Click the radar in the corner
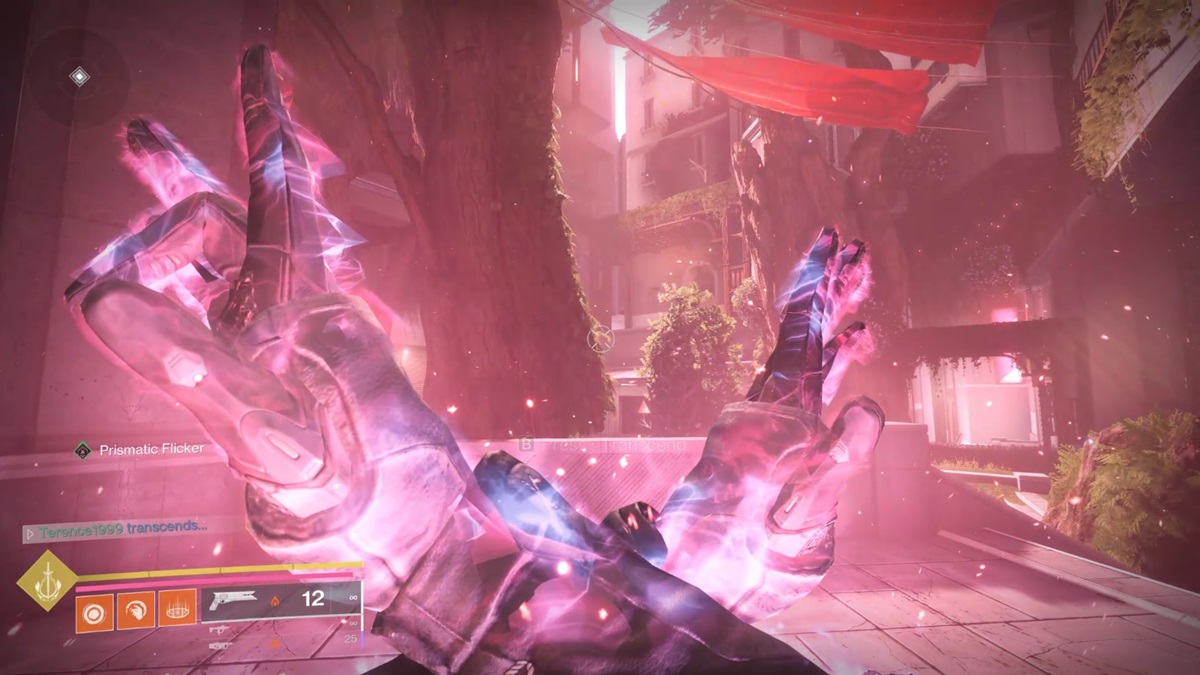 [78, 77]
